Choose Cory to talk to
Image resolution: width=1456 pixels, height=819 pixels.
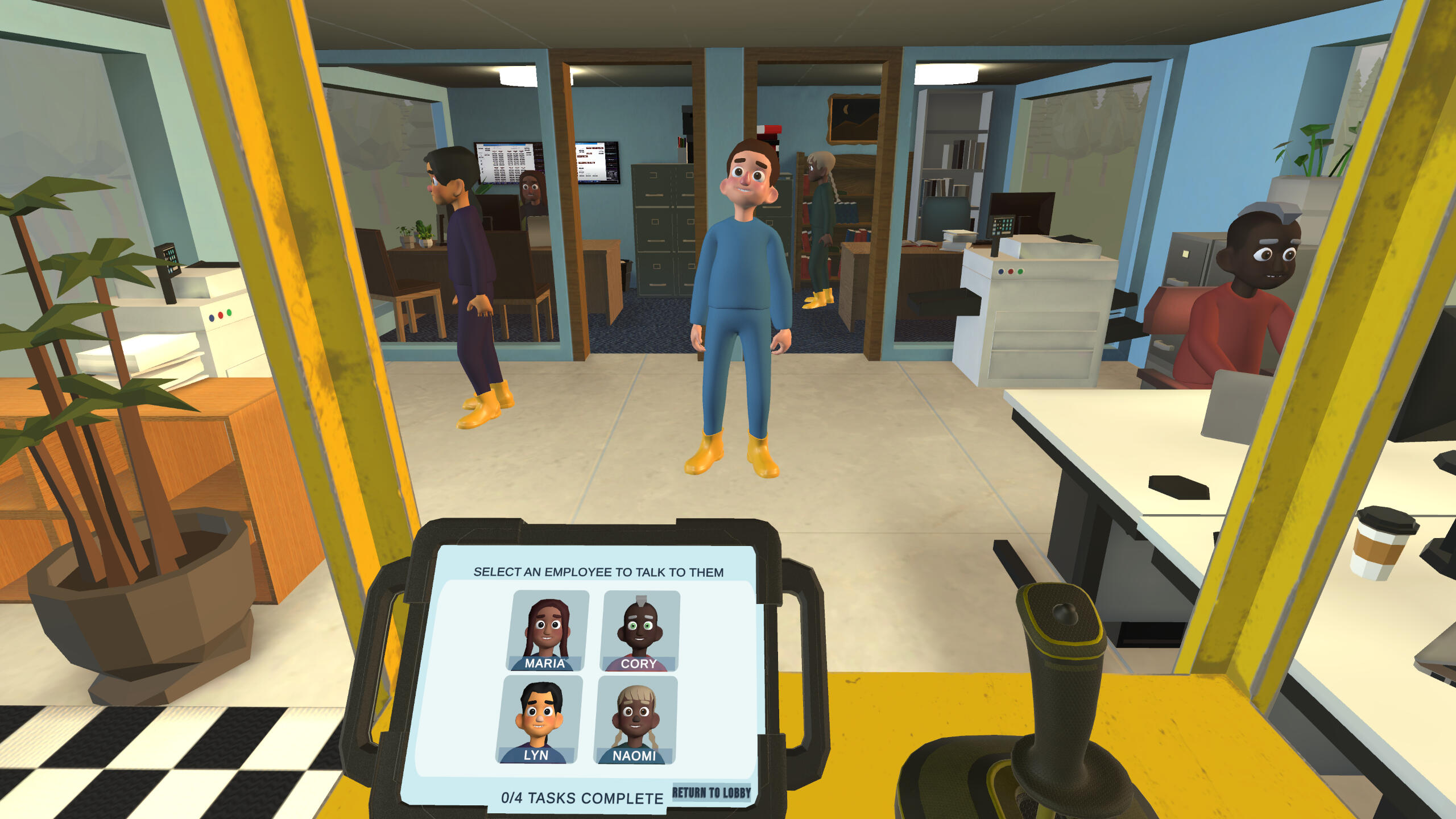point(640,631)
